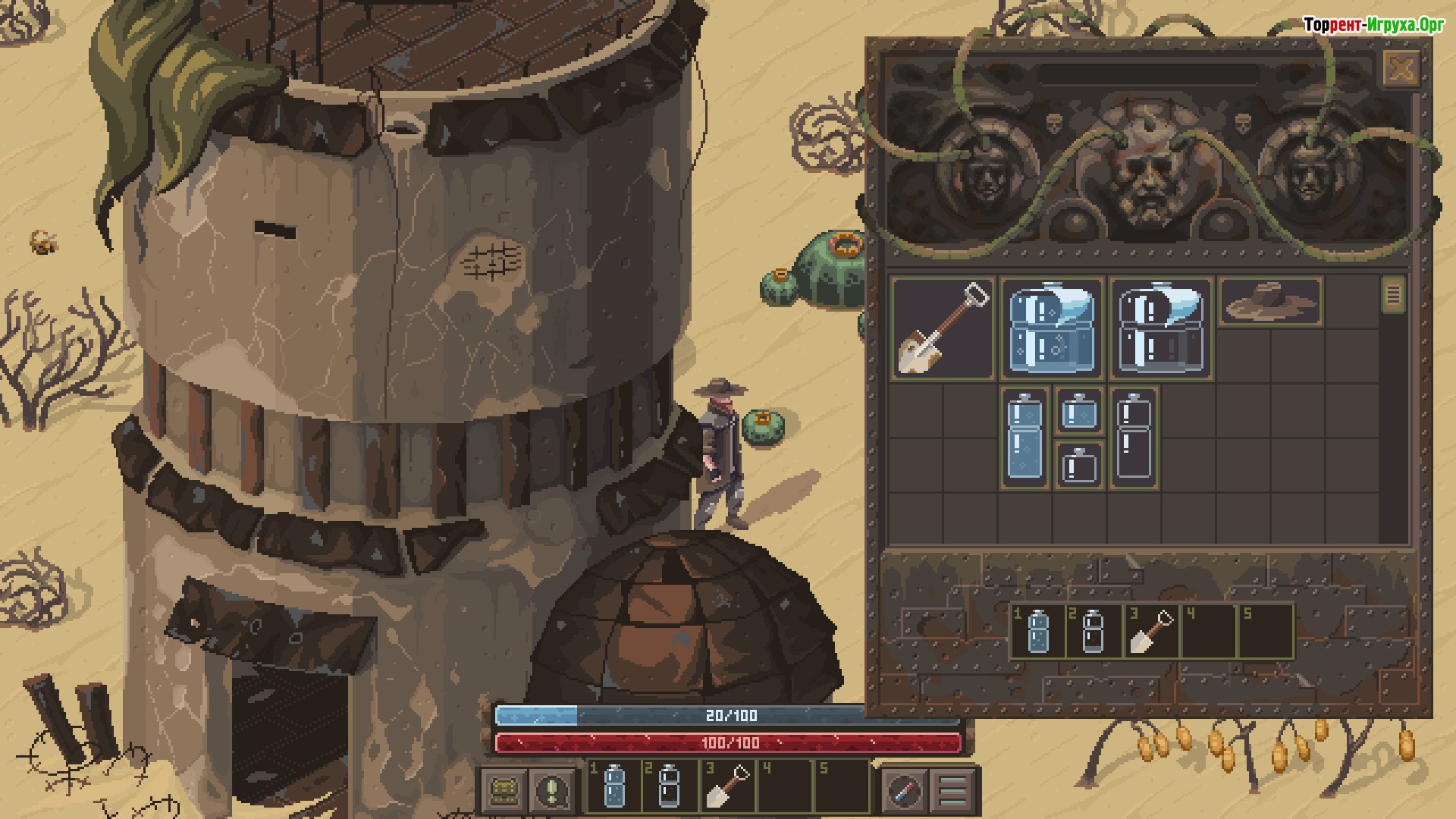Select the small empty flask
Viewport: 1456px width, 819px height.
1079,465
